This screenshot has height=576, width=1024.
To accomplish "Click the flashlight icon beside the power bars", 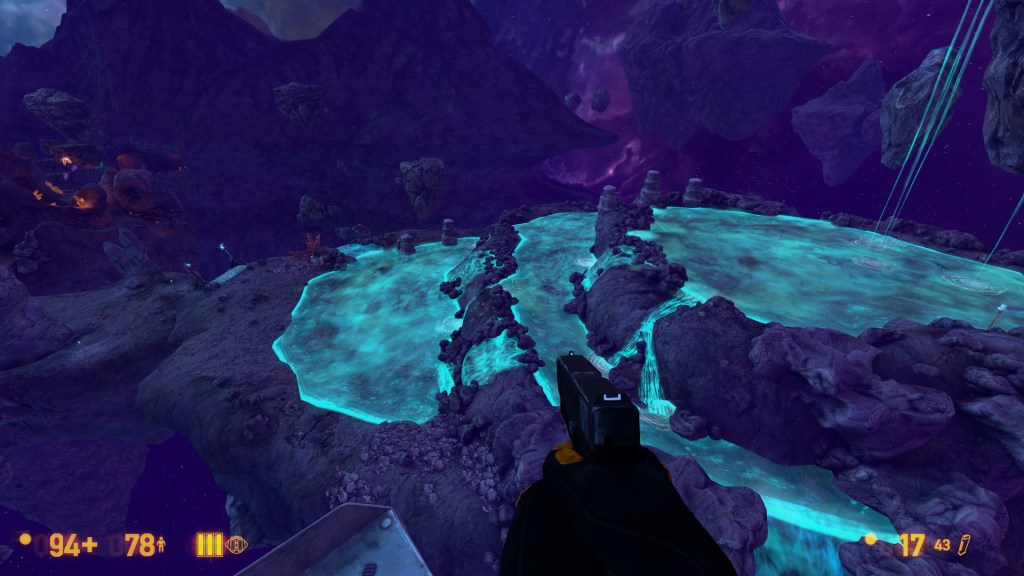I will point(237,545).
